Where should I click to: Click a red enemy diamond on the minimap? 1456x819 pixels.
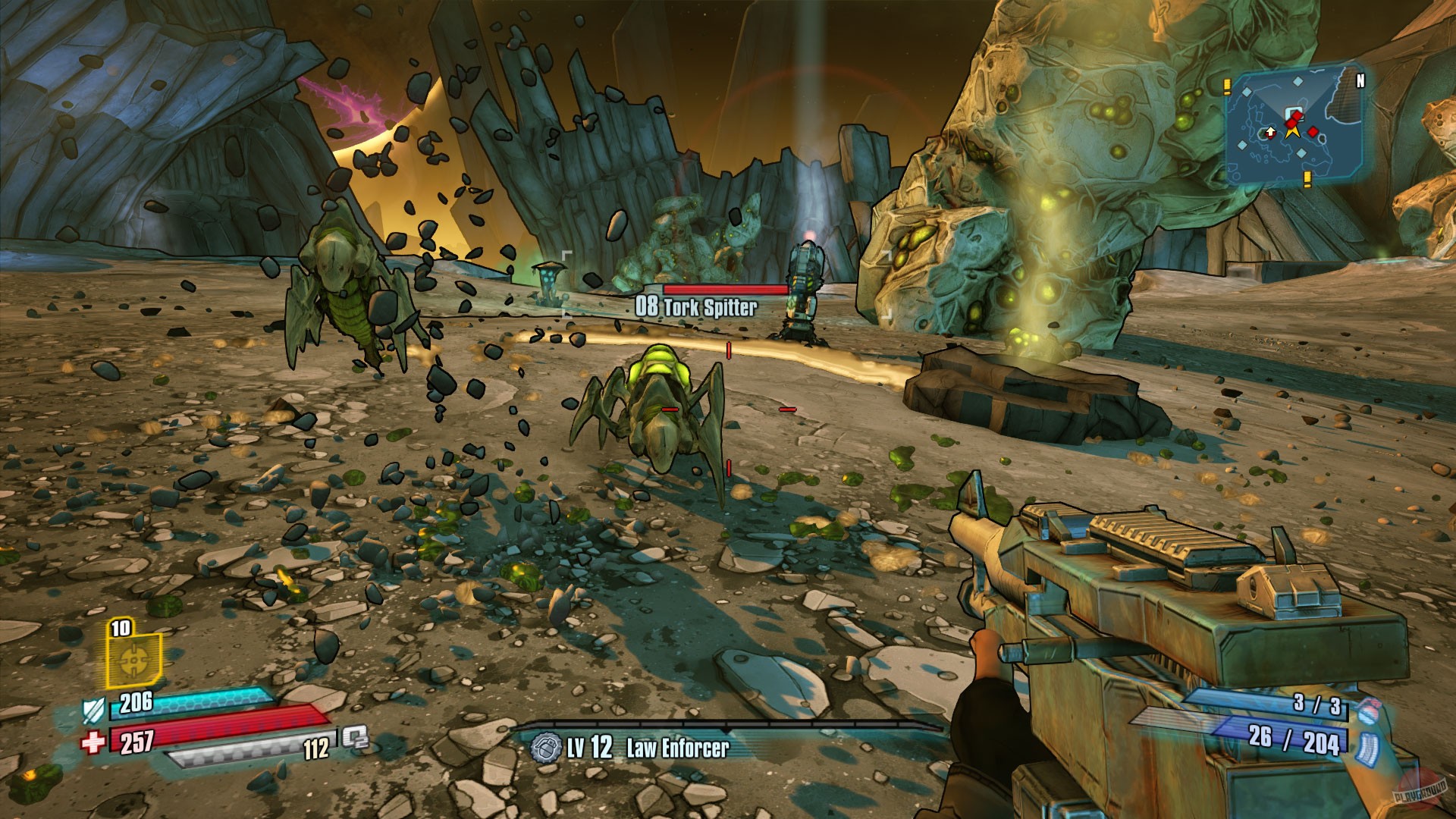click(x=1313, y=132)
